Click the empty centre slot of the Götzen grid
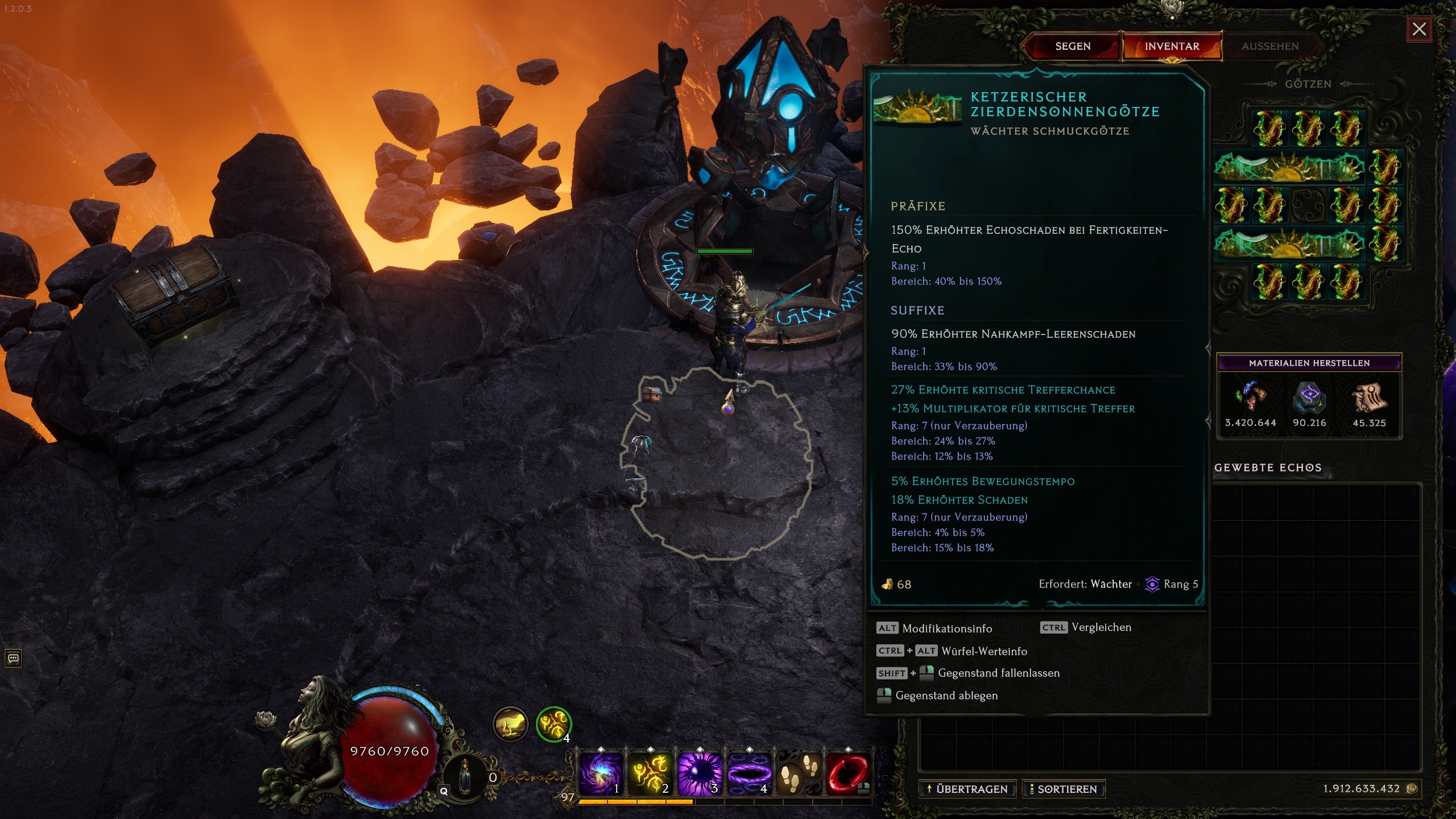Screen dimensions: 1456x819 pos(1308,205)
